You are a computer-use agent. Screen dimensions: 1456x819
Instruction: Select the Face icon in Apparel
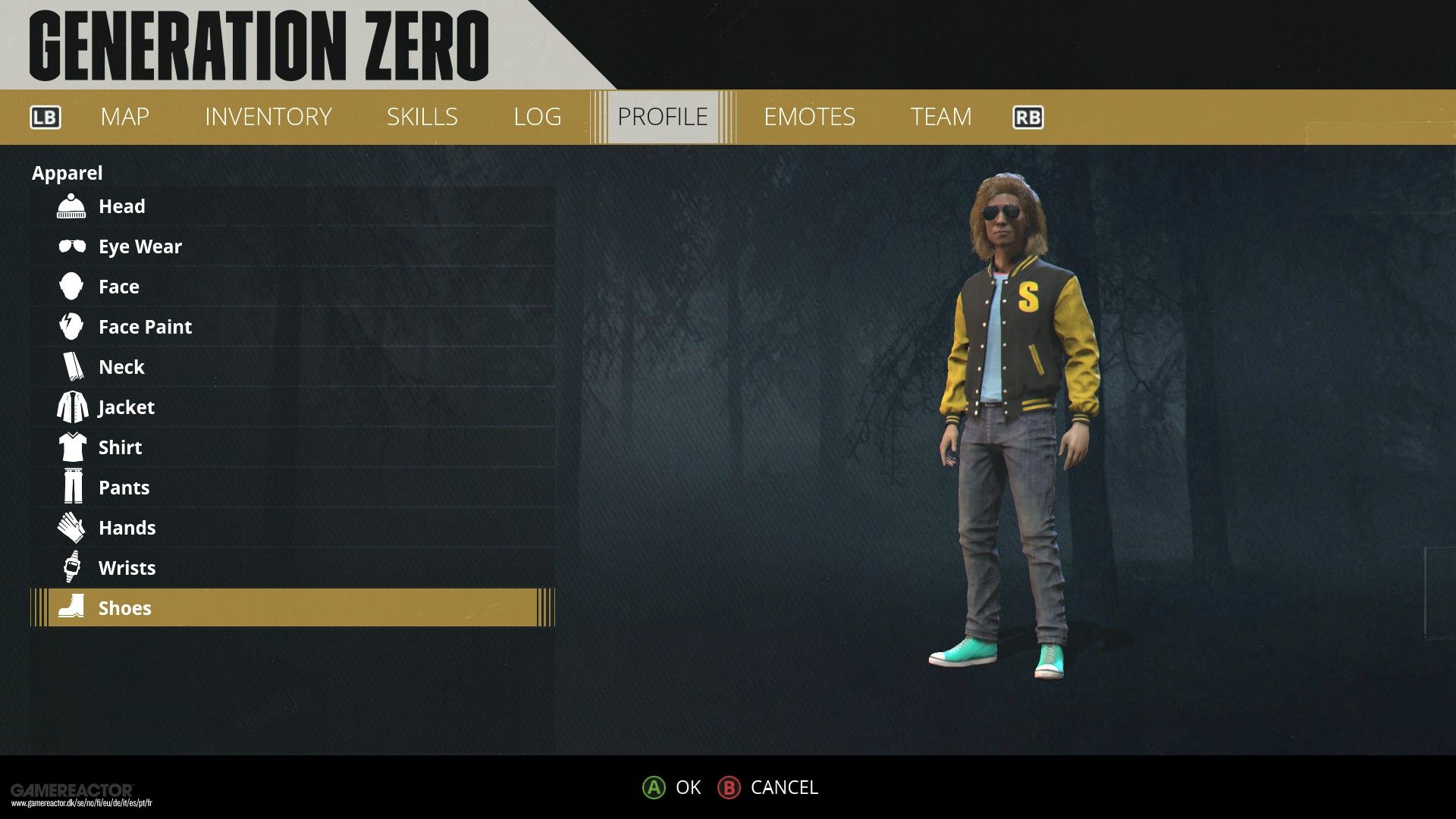[71, 286]
